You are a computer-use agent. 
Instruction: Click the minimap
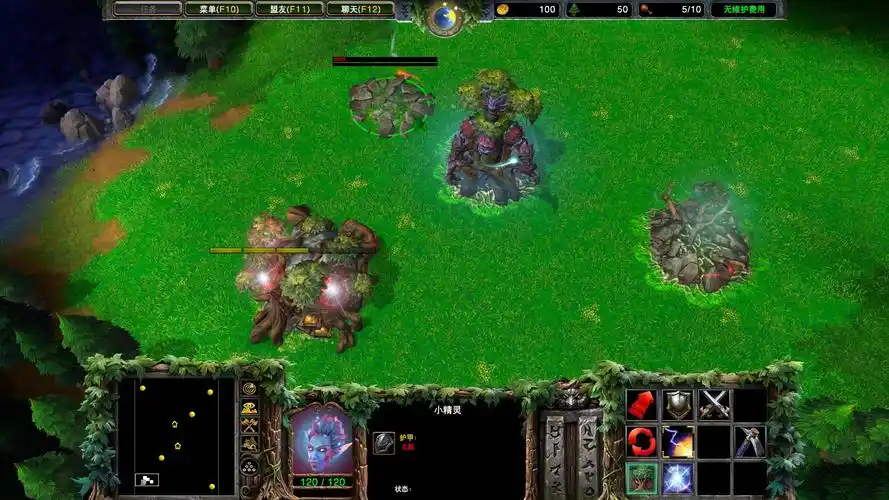point(176,435)
